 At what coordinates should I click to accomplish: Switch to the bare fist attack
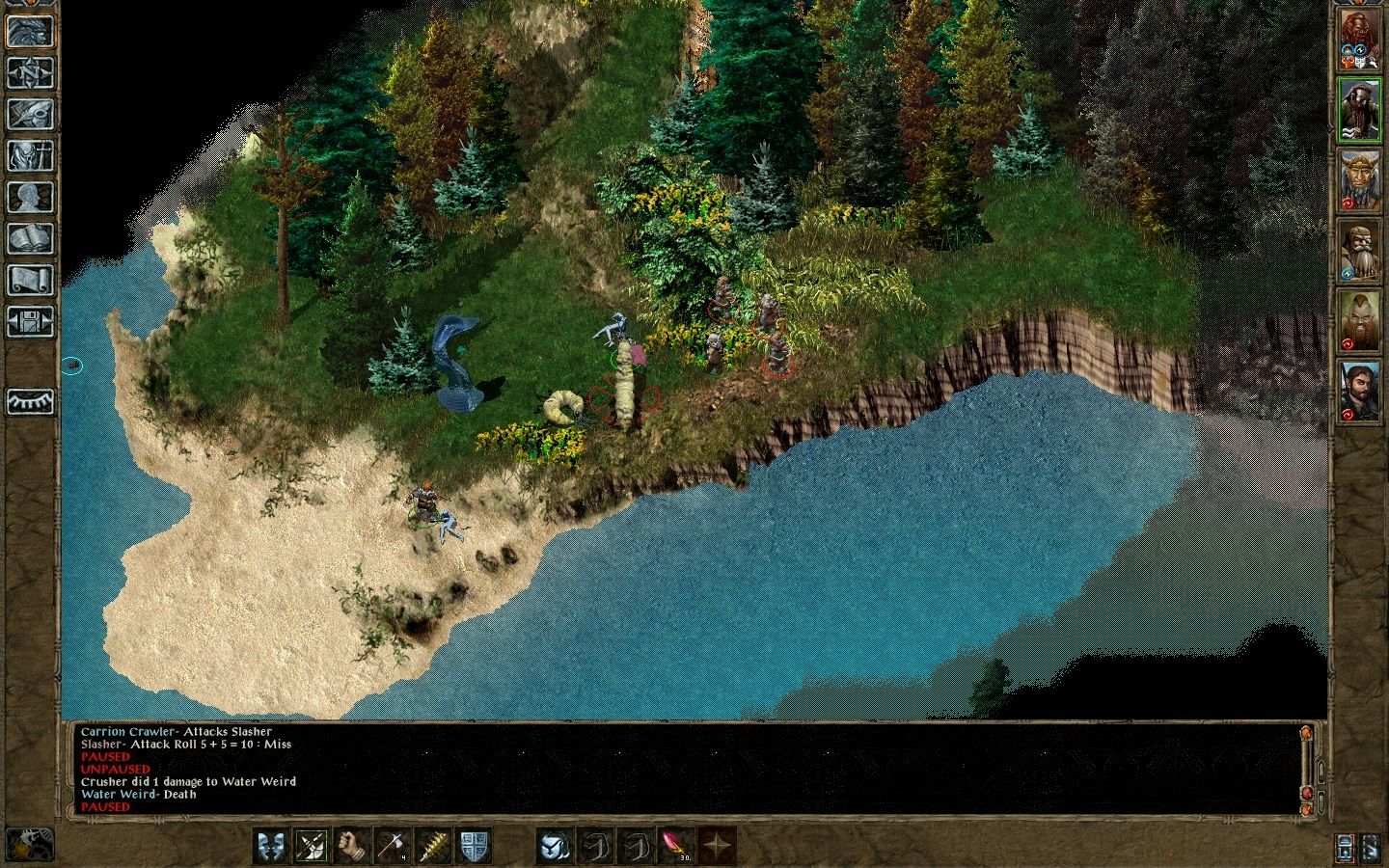(x=352, y=846)
